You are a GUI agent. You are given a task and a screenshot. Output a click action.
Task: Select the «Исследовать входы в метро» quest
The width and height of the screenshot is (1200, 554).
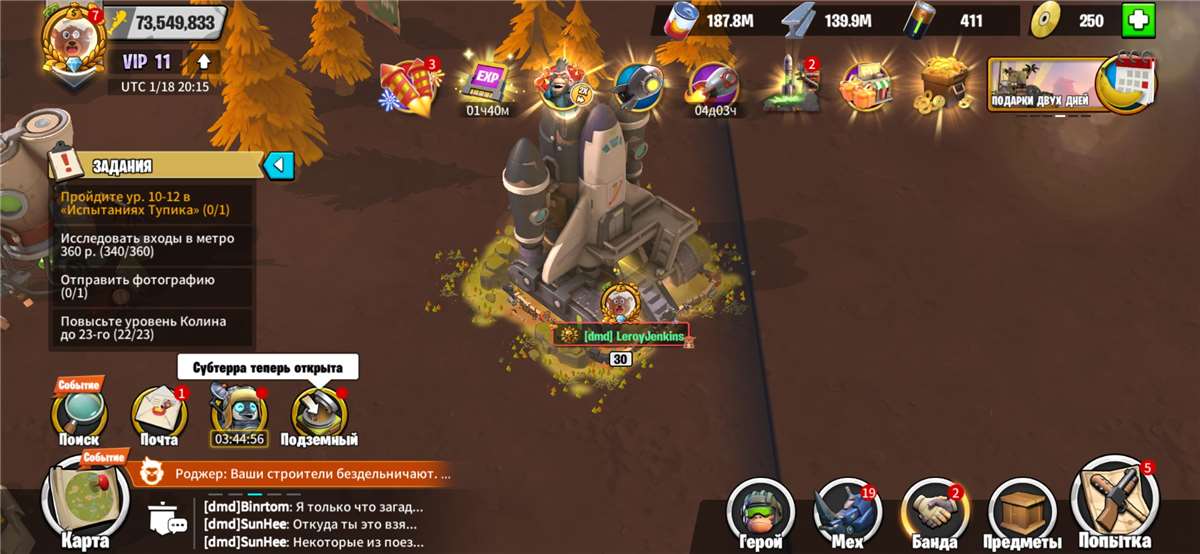pos(152,245)
